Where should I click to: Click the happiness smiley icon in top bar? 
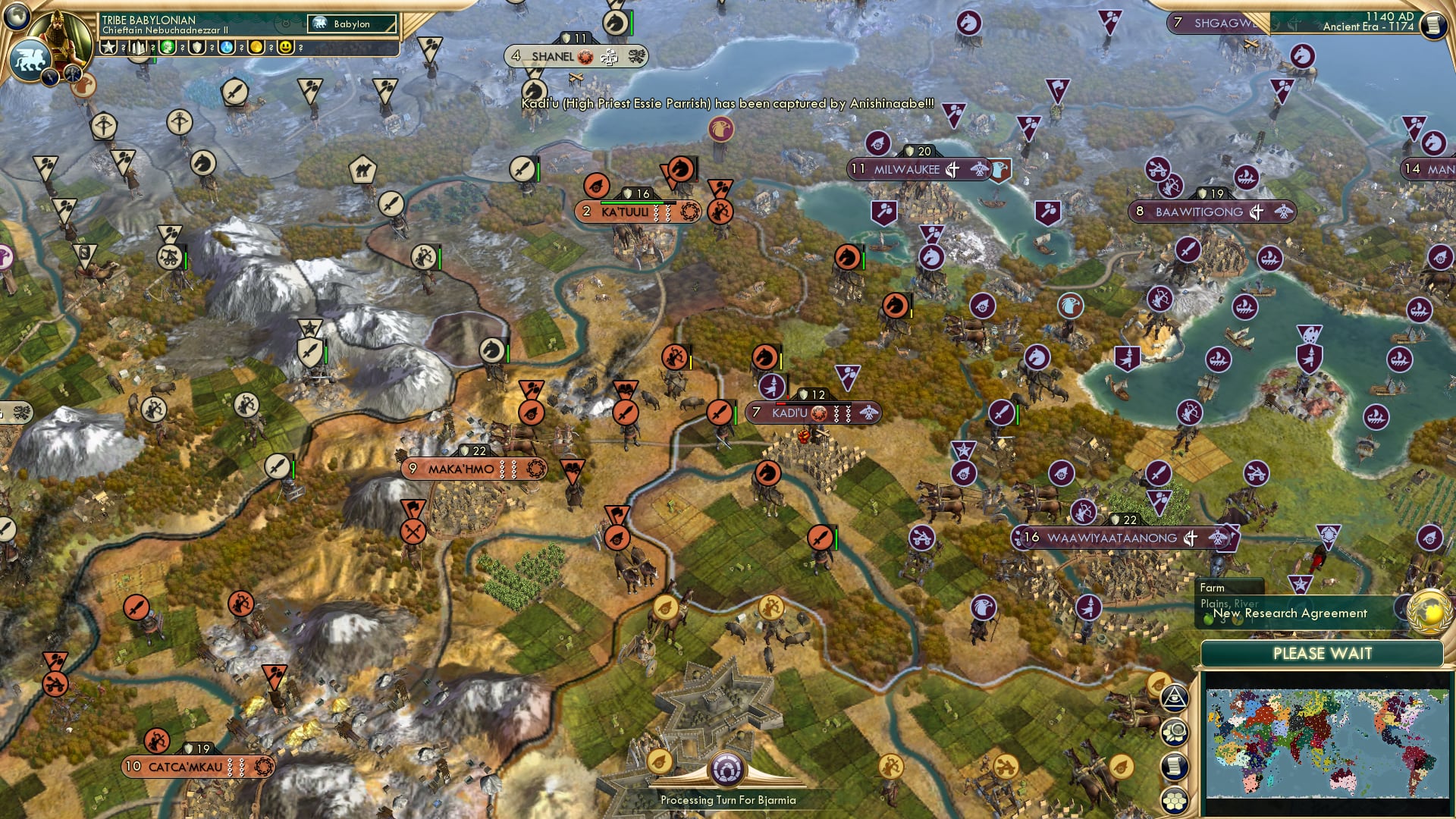(285, 48)
